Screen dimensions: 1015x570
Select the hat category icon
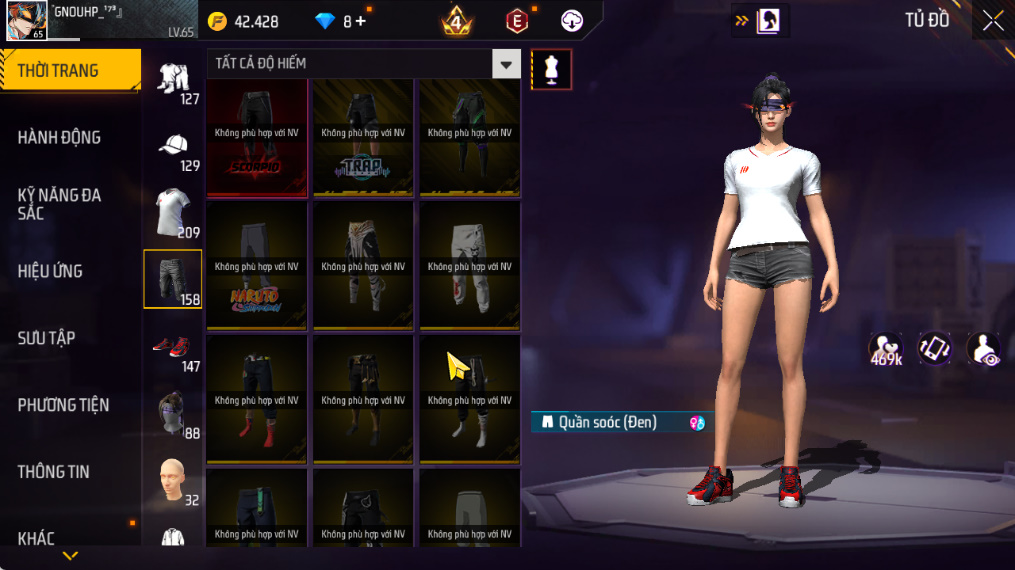point(174,146)
